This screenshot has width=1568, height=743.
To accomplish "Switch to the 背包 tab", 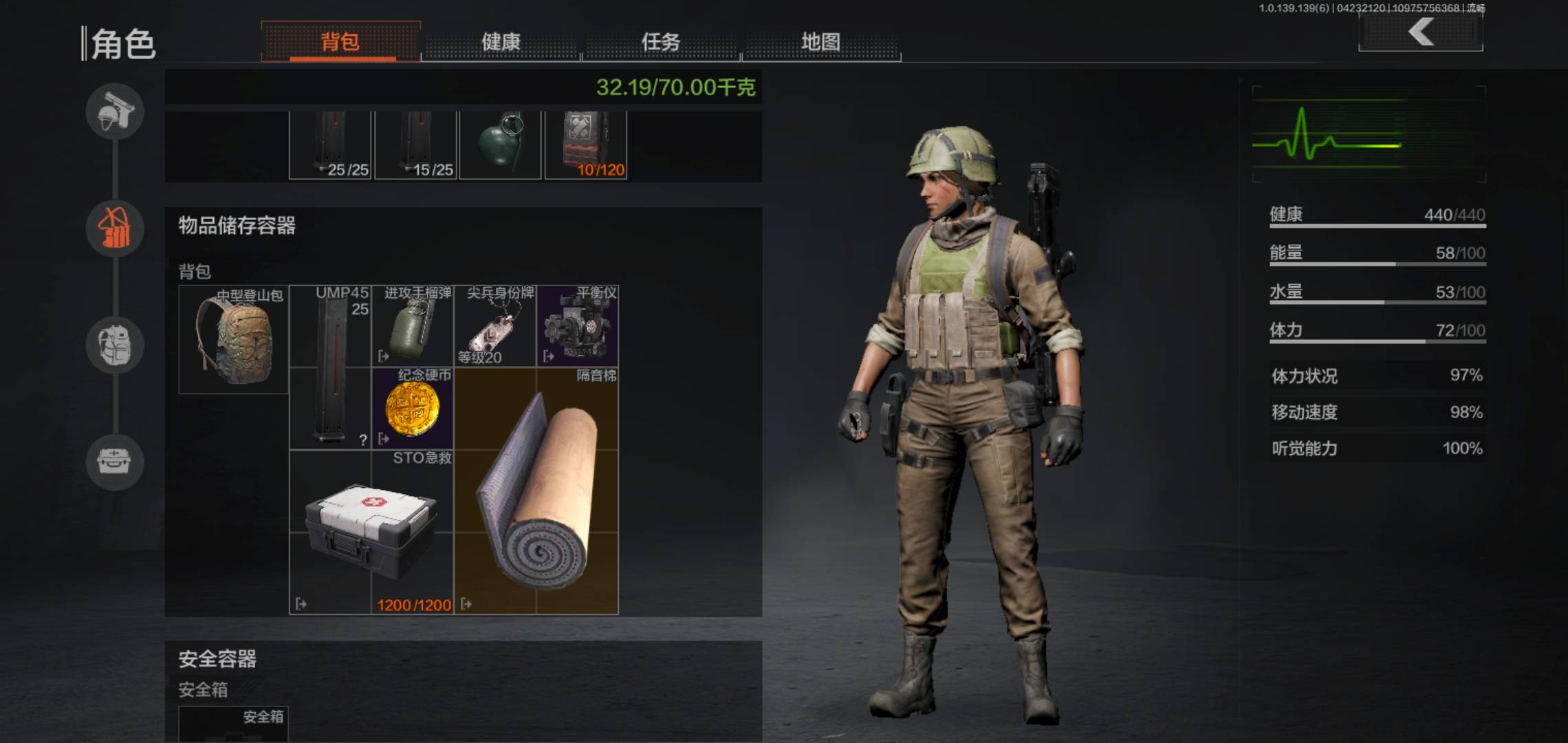I will [x=340, y=42].
